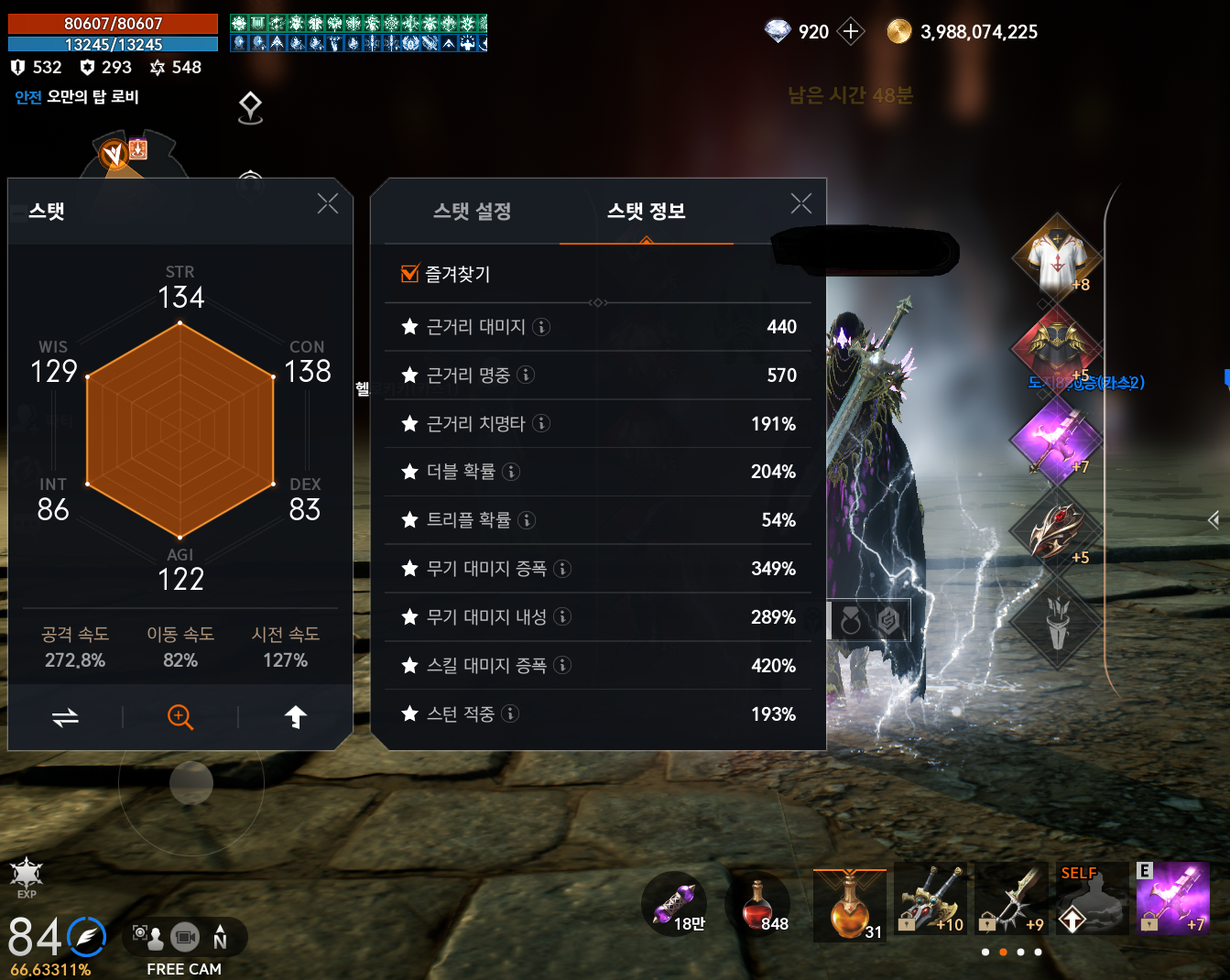Toggle the 즐겨찾기 favorites checkbox

pyautogui.click(x=410, y=273)
